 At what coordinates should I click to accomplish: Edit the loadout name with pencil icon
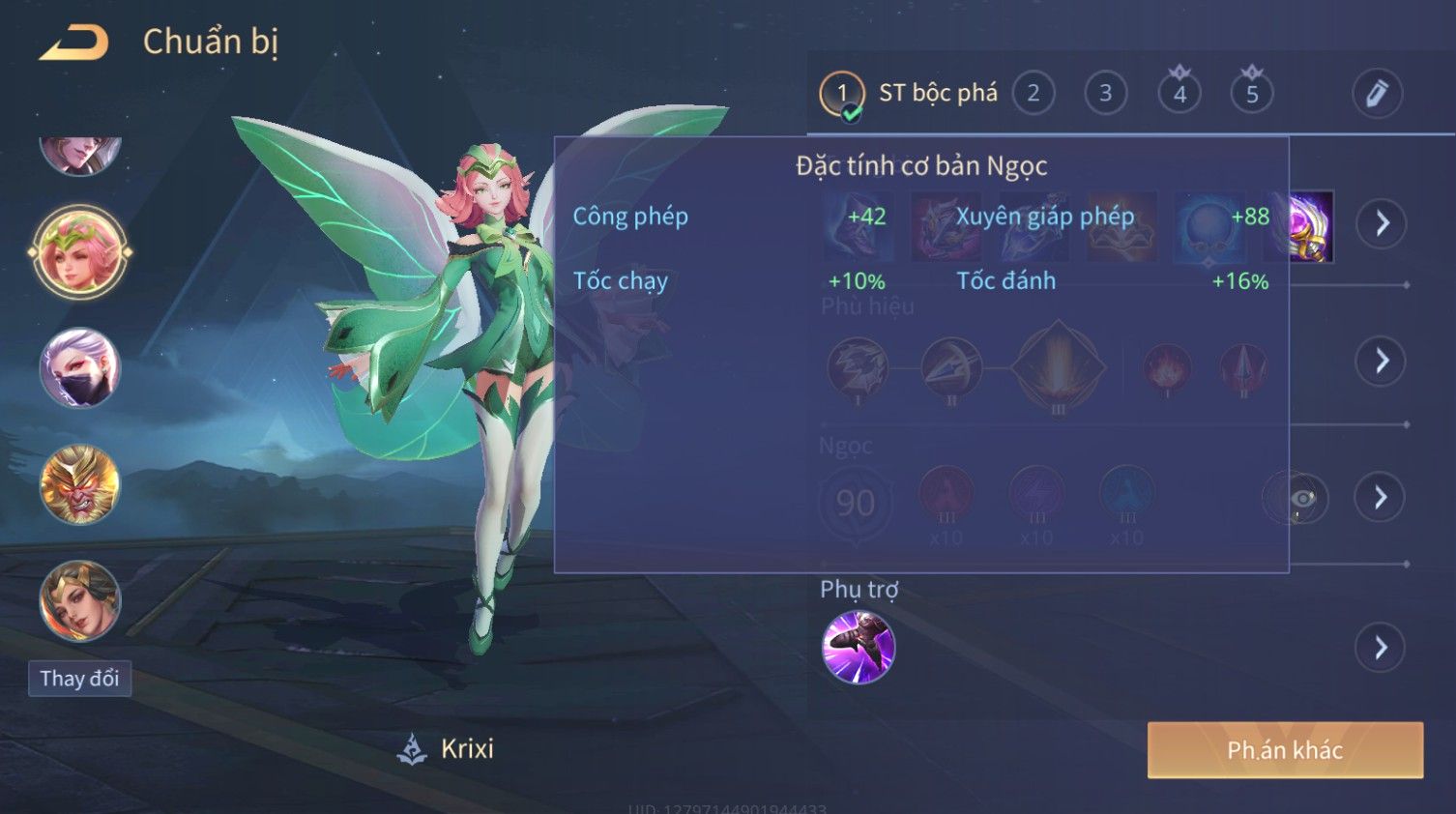(1377, 94)
